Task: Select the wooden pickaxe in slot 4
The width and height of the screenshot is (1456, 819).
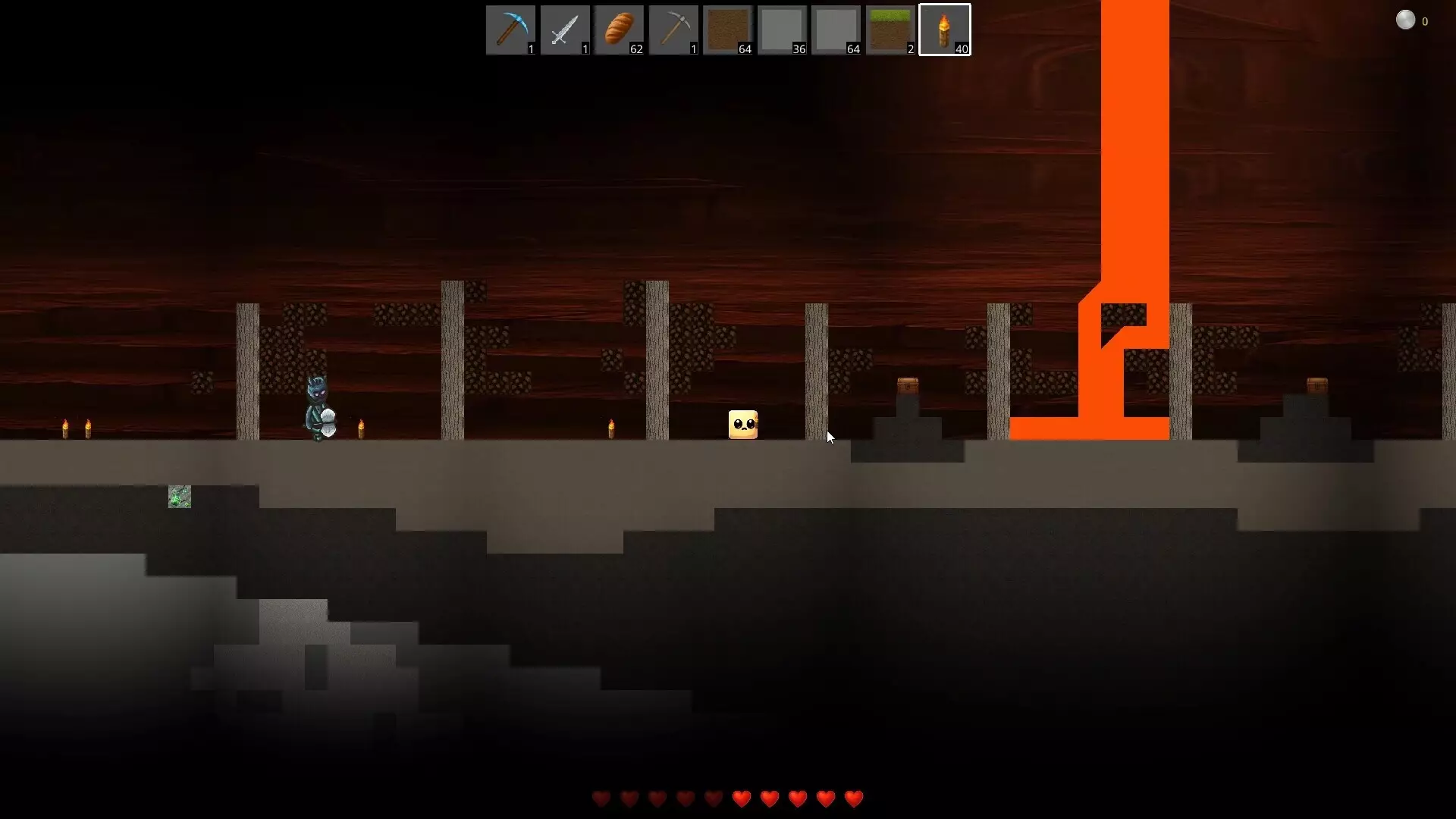Action: (673, 30)
